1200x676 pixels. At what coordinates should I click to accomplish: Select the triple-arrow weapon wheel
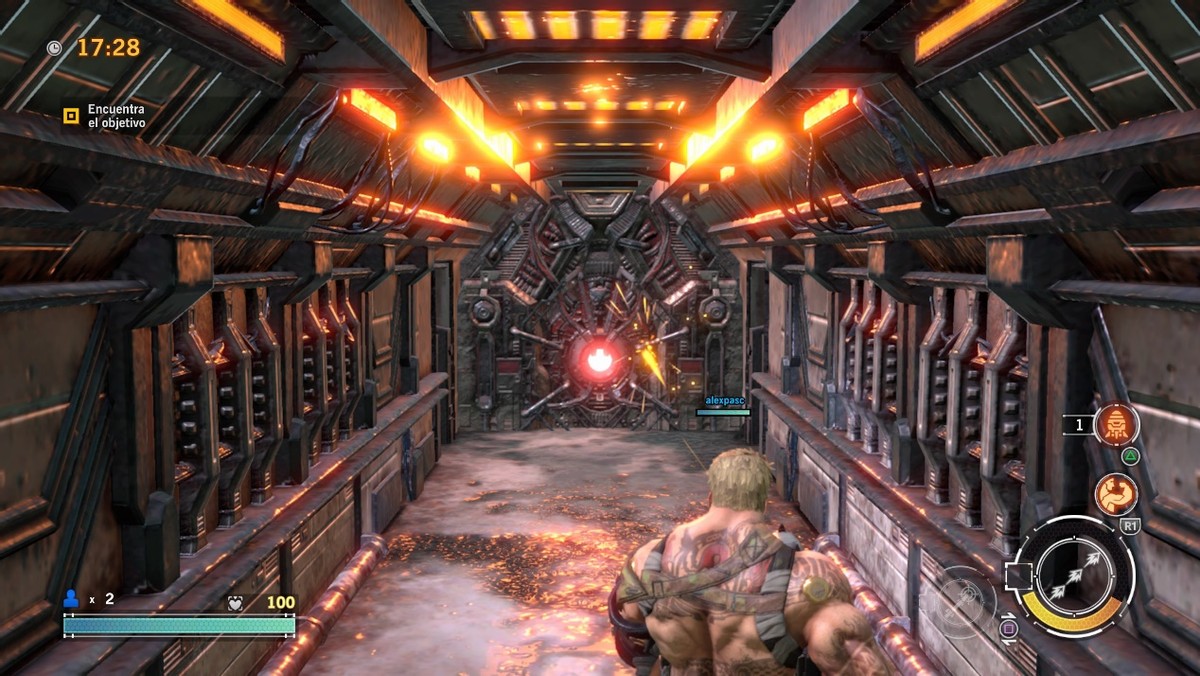[x=1073, y=576]
